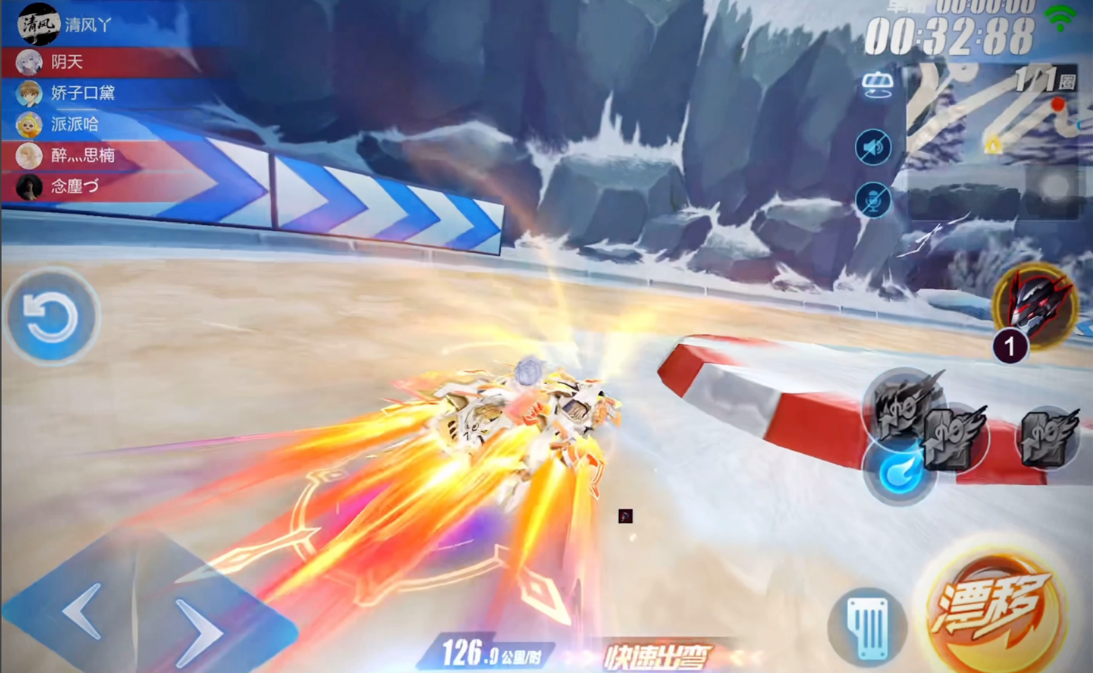Select player 派派哈 in the ranking list
1093x673 pixels.
tap(75, 124)
